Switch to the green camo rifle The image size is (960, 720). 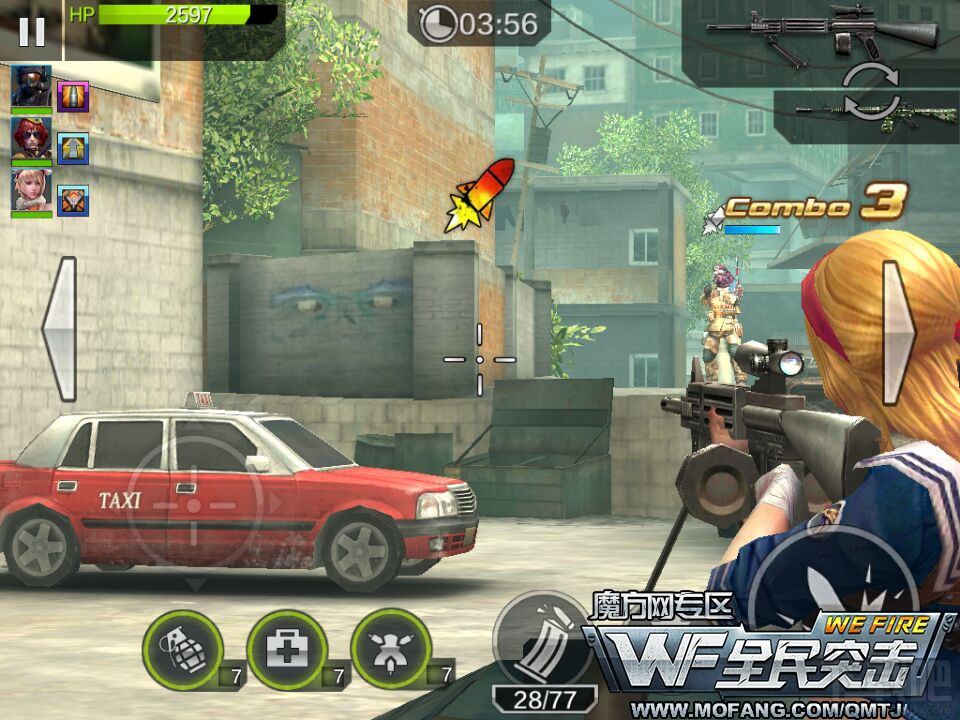coord(862,114)
